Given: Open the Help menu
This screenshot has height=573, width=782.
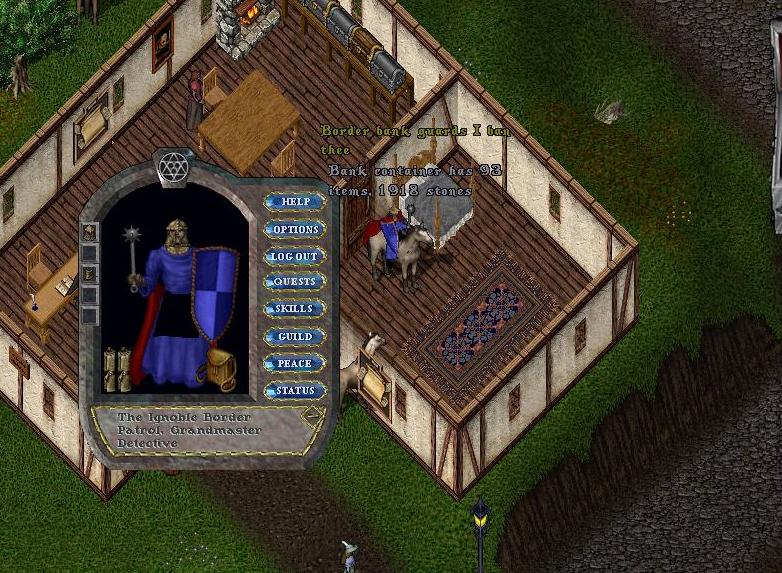Looking at the screenshot, I should point(295,202).
